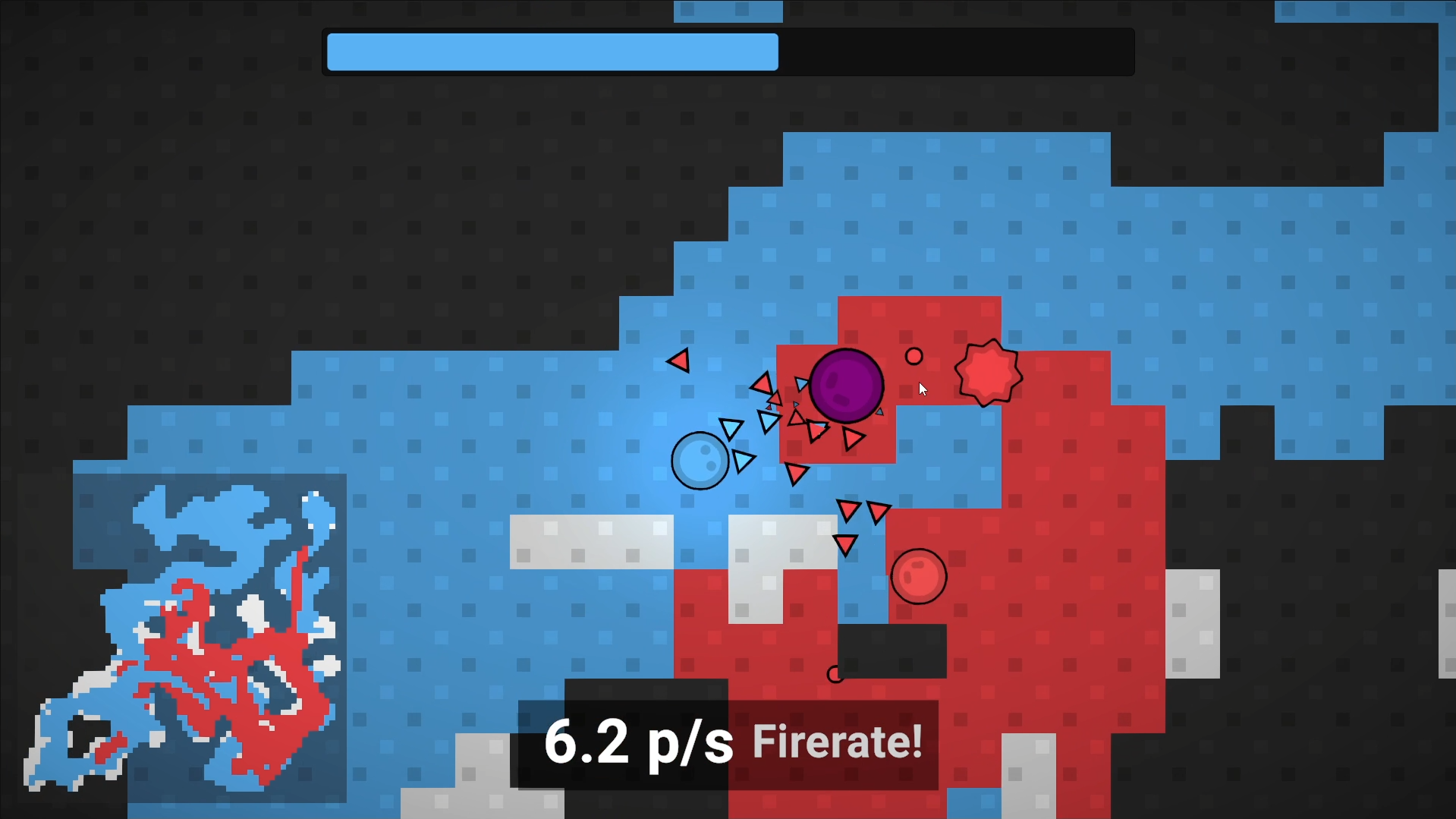Target the red enemy ball
This screenshot has width=1456, height=819.
click(x=918, y=575)
